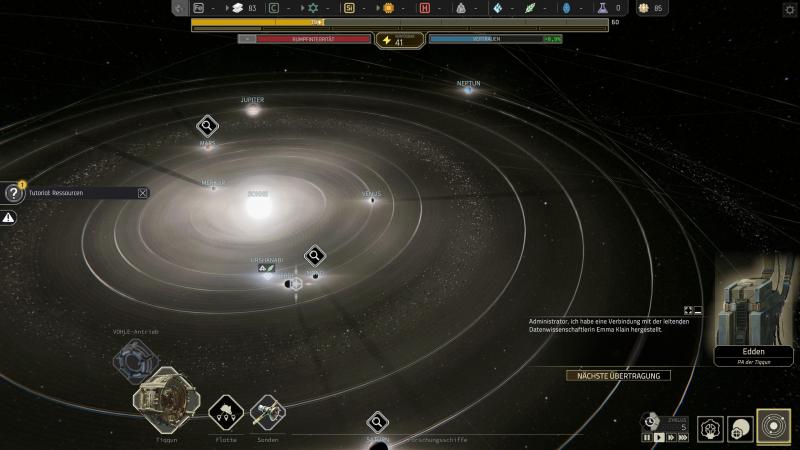
Task: Open the tutorial help question mark
Action: tap(12, 193)
